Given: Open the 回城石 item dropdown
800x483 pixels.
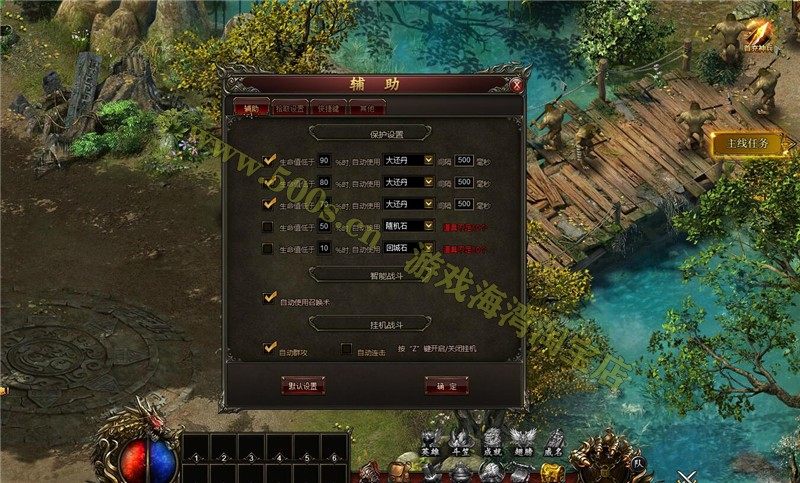Looking at the screenshot, I should (x=429, y=248).
